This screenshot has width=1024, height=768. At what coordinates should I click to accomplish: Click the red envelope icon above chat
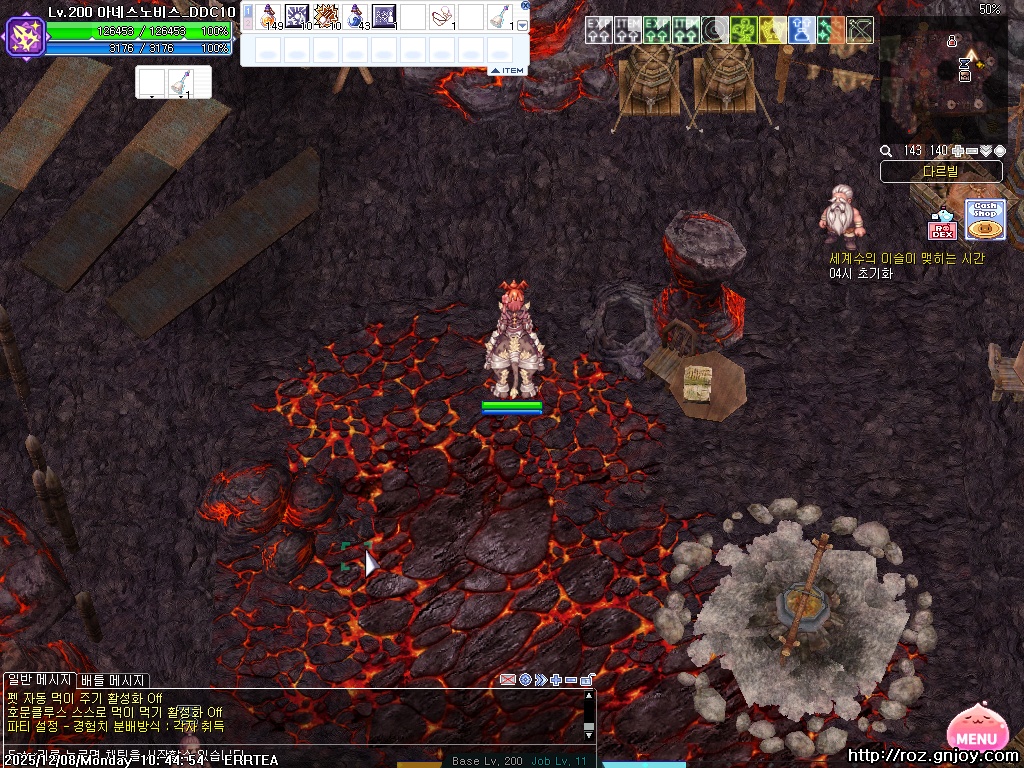[x=508, y=680]
